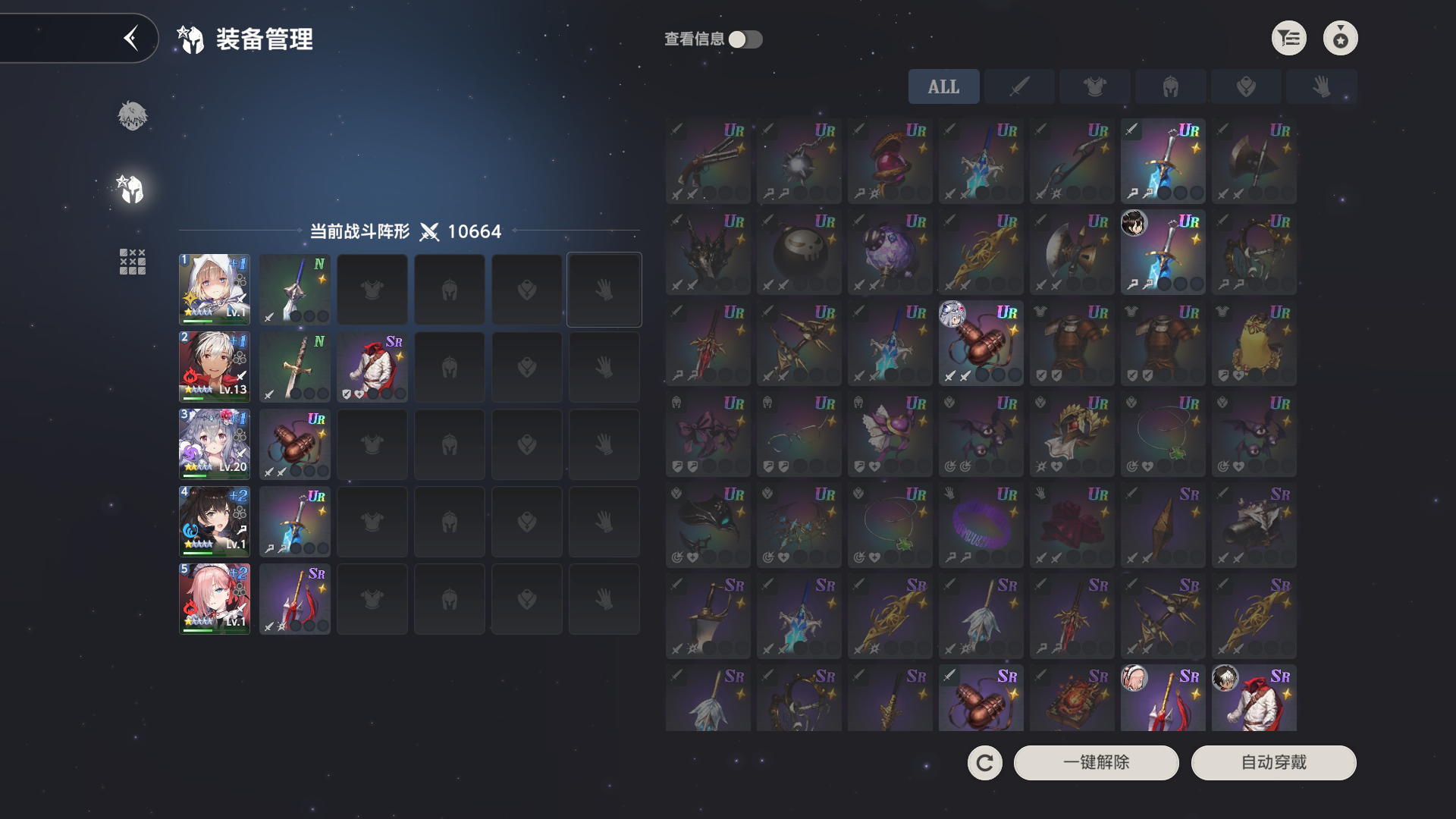The width and height of the screenshot is (1456, 819).
Task: Go back with the arrow button
Action: [x=131, y=38]
